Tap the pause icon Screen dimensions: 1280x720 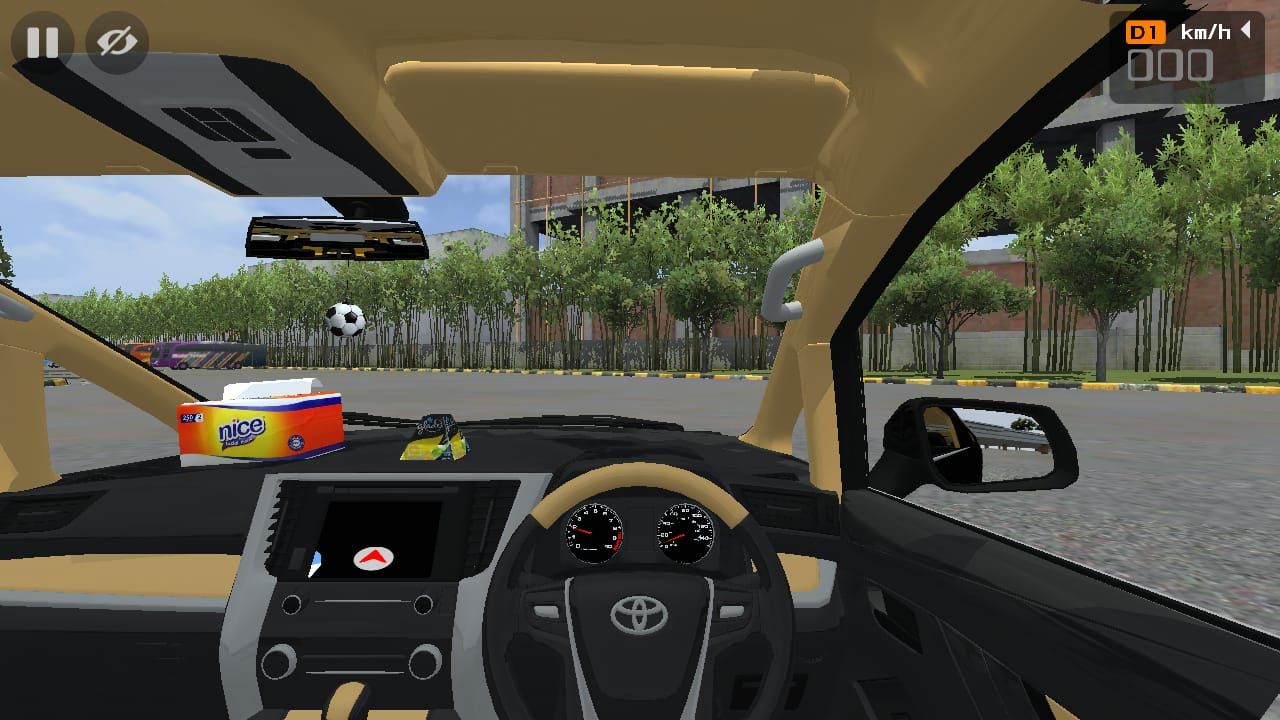(x=42, y=42)
